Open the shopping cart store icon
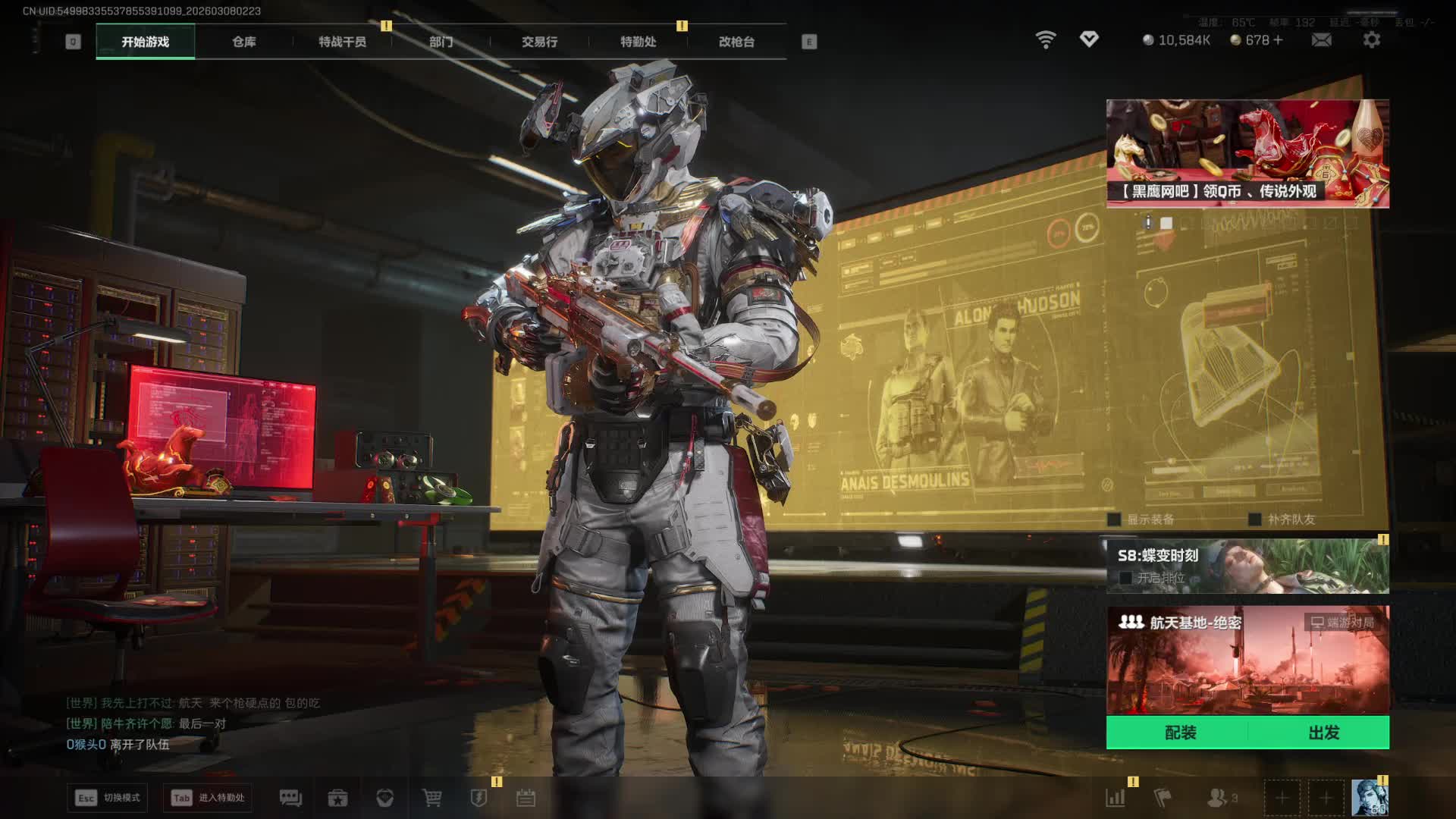Image resolution: width=1456 pixels, height=819 pixels. point(431,798)
